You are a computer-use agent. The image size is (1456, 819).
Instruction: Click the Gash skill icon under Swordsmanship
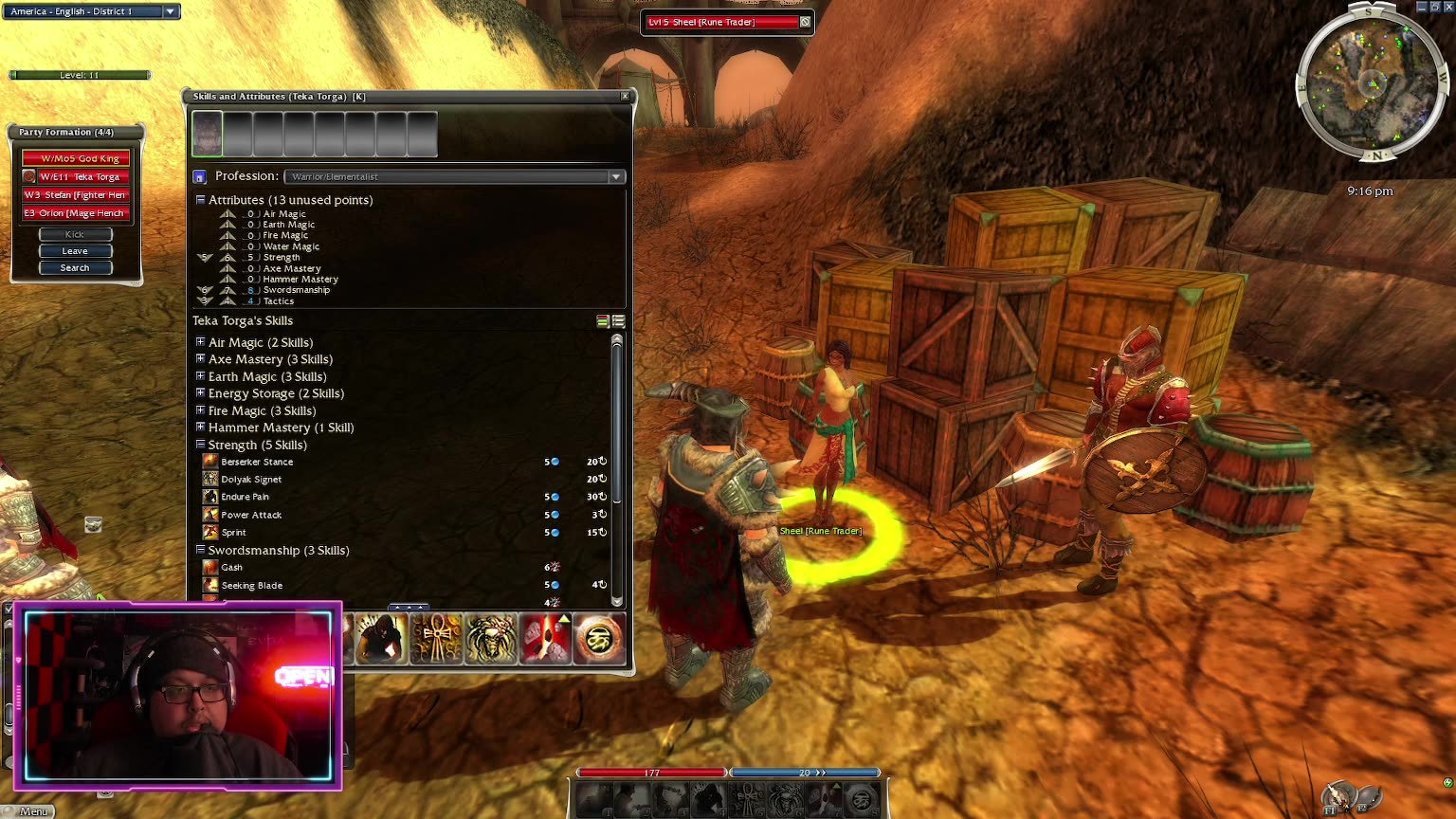(210, 567)
